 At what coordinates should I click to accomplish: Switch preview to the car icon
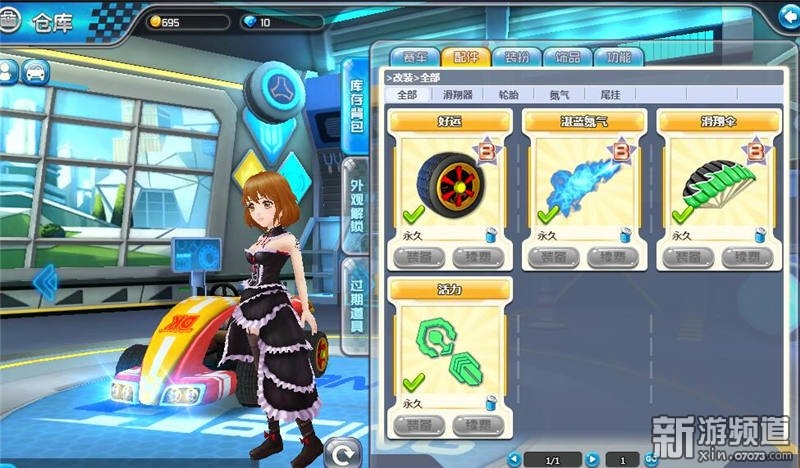(35, 72)
